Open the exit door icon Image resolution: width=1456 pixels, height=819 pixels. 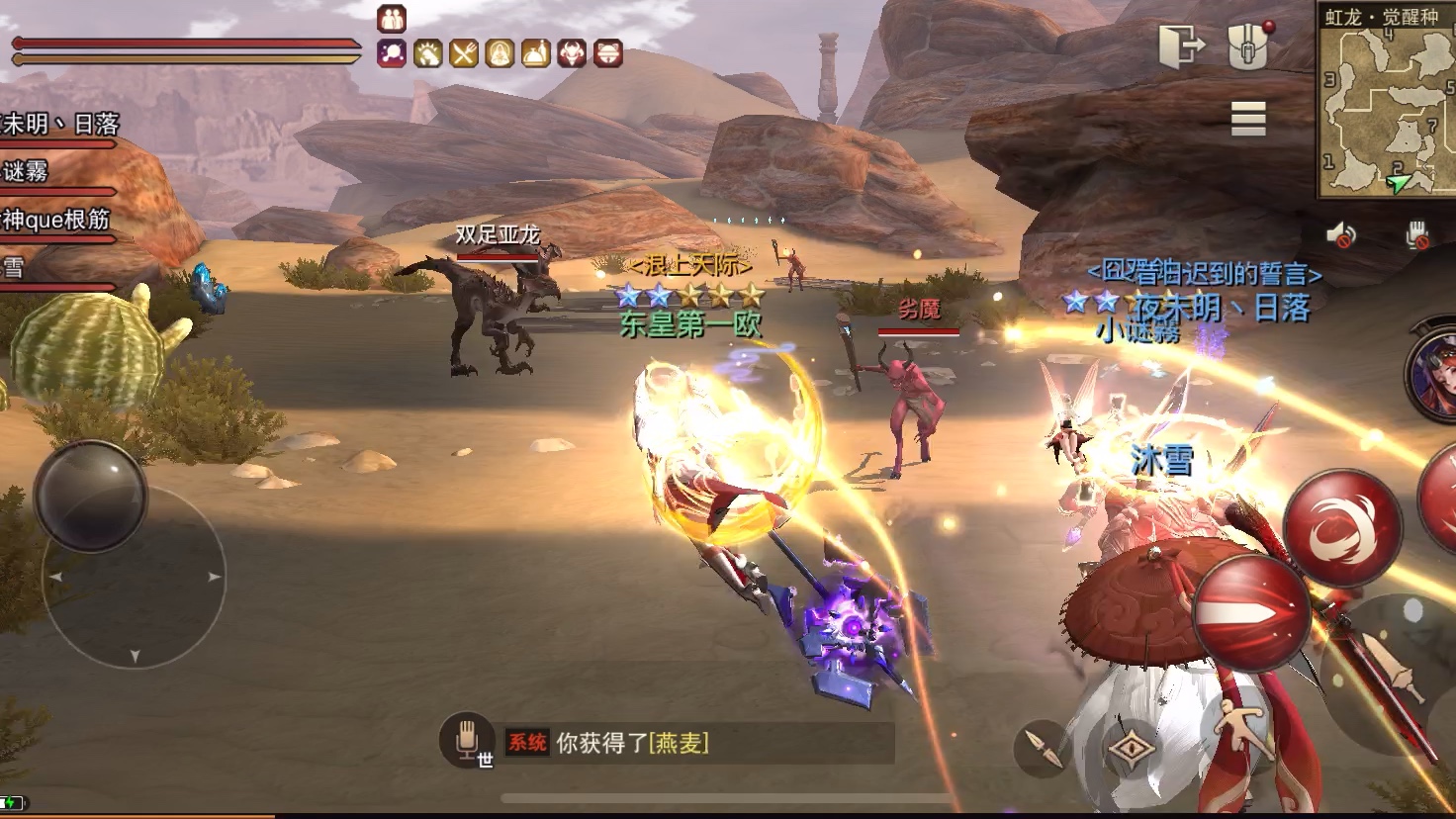[x=1181, y=45]
